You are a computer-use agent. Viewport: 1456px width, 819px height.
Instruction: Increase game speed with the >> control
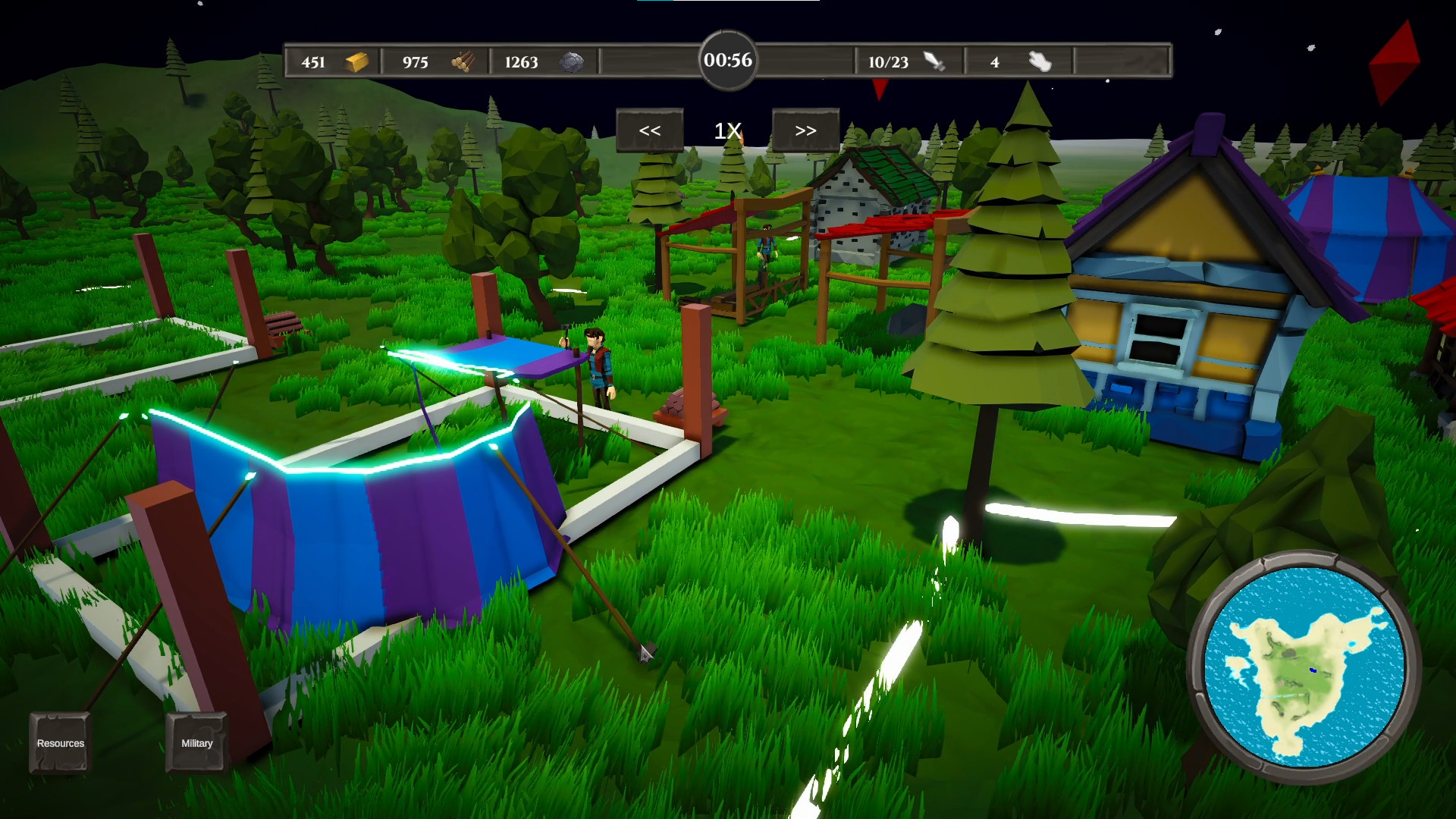[x=805, y=129]
